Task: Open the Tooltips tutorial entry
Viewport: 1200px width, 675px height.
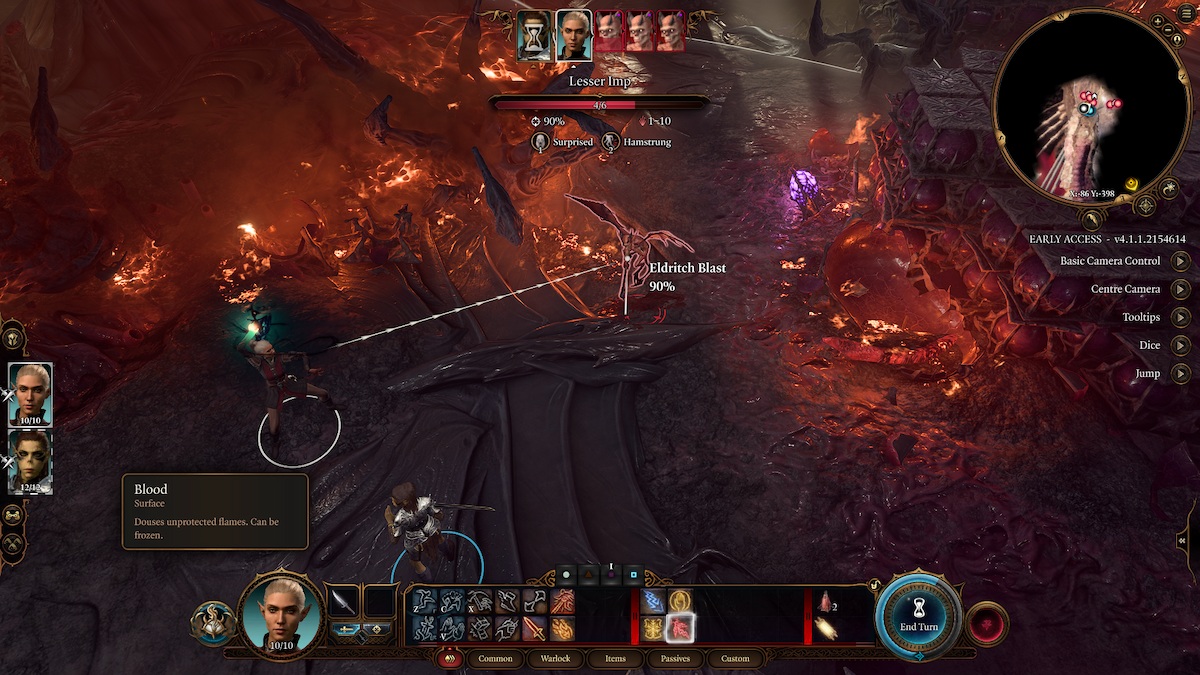Action: click(1181, 317)
